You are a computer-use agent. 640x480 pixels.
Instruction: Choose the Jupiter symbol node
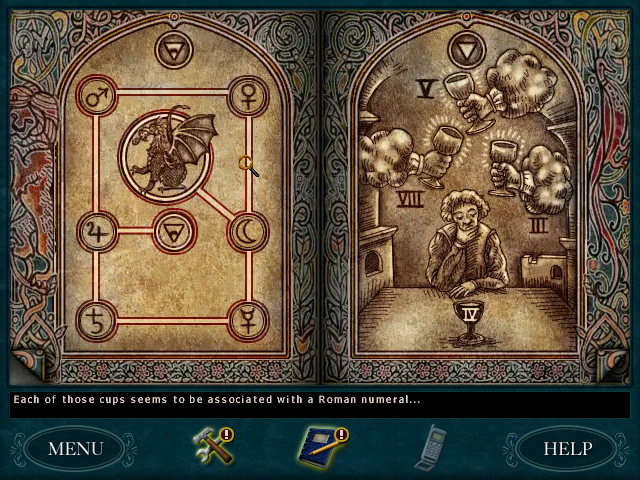97,232
